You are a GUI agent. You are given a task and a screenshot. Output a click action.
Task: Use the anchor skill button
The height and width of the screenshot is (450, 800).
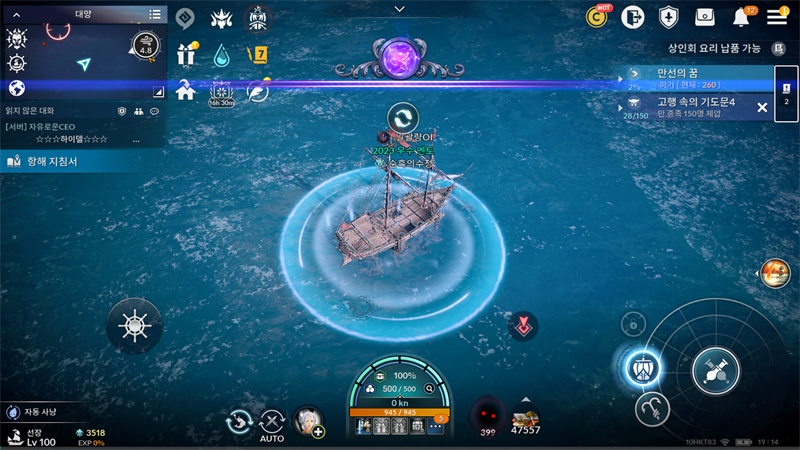pos(651,406)
